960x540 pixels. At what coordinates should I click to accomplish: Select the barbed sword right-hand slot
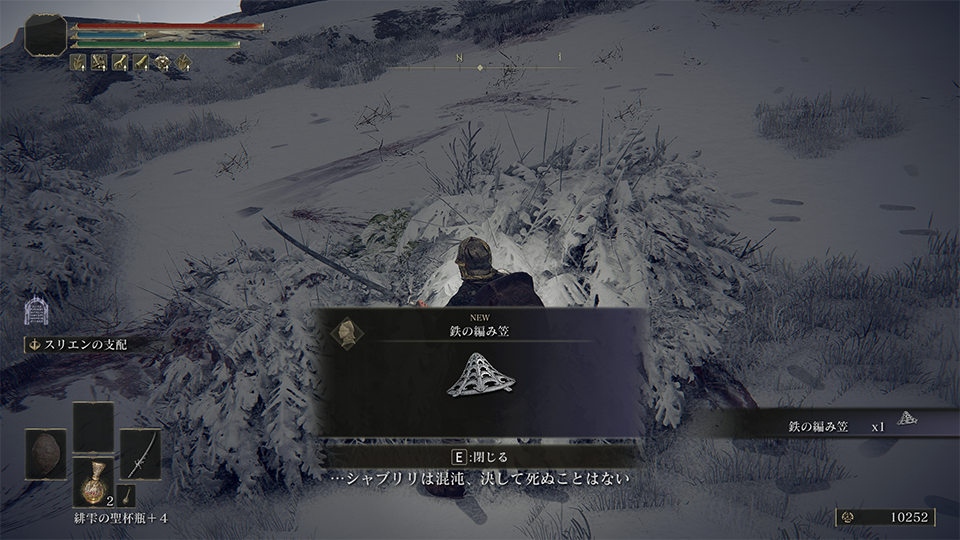pyautogui.click(x=140, y=453)
